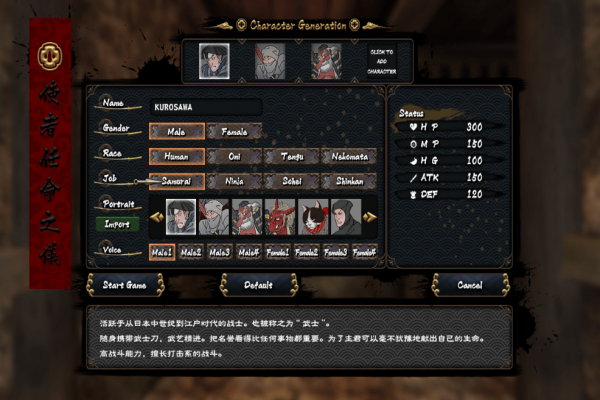The width and height of the screenshot is (600, 400).
Task: Select the Male2 voice
Action: click(x=192, y=252)
